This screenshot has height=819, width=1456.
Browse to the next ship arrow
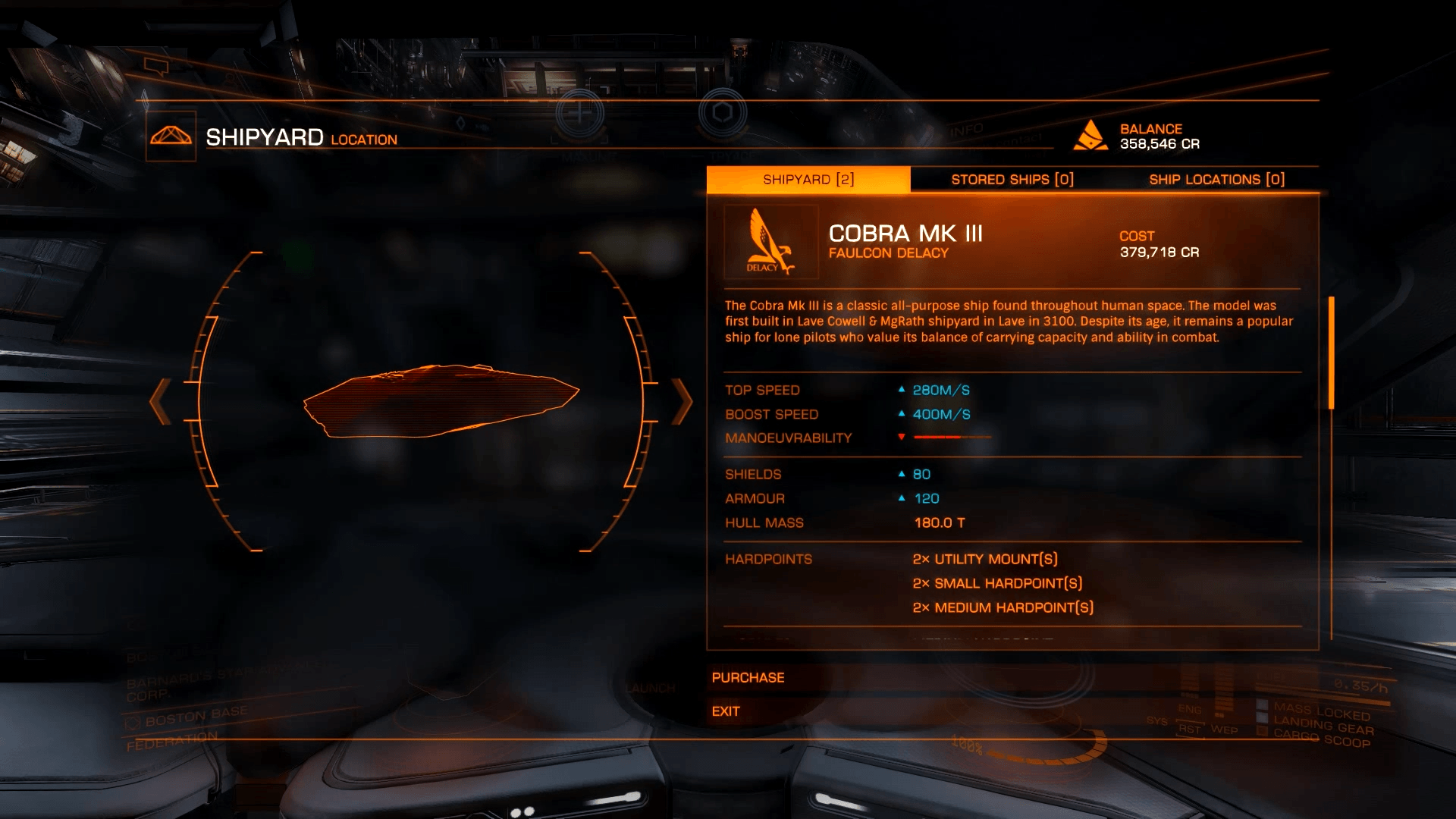(x=682, y=401)
